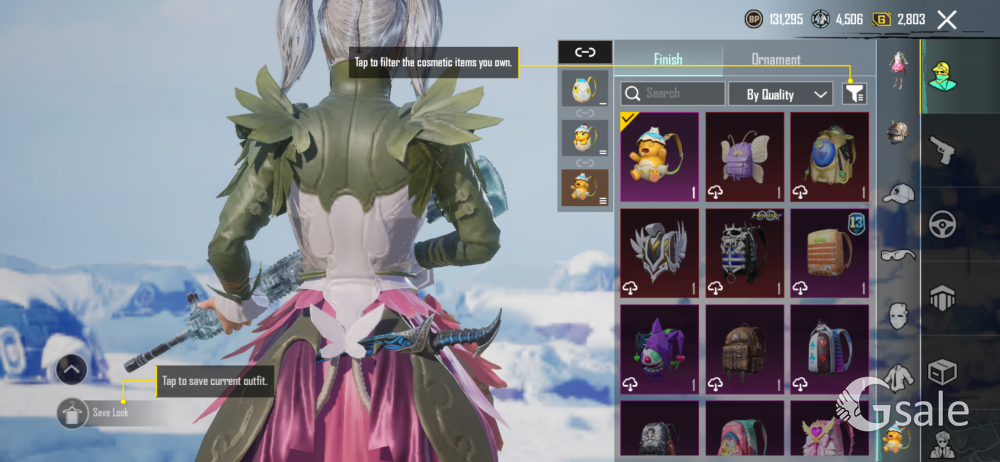Open the steering wheel vehicle category
The height and width of the screenshot is (462, 1000).
click(941, 225)
